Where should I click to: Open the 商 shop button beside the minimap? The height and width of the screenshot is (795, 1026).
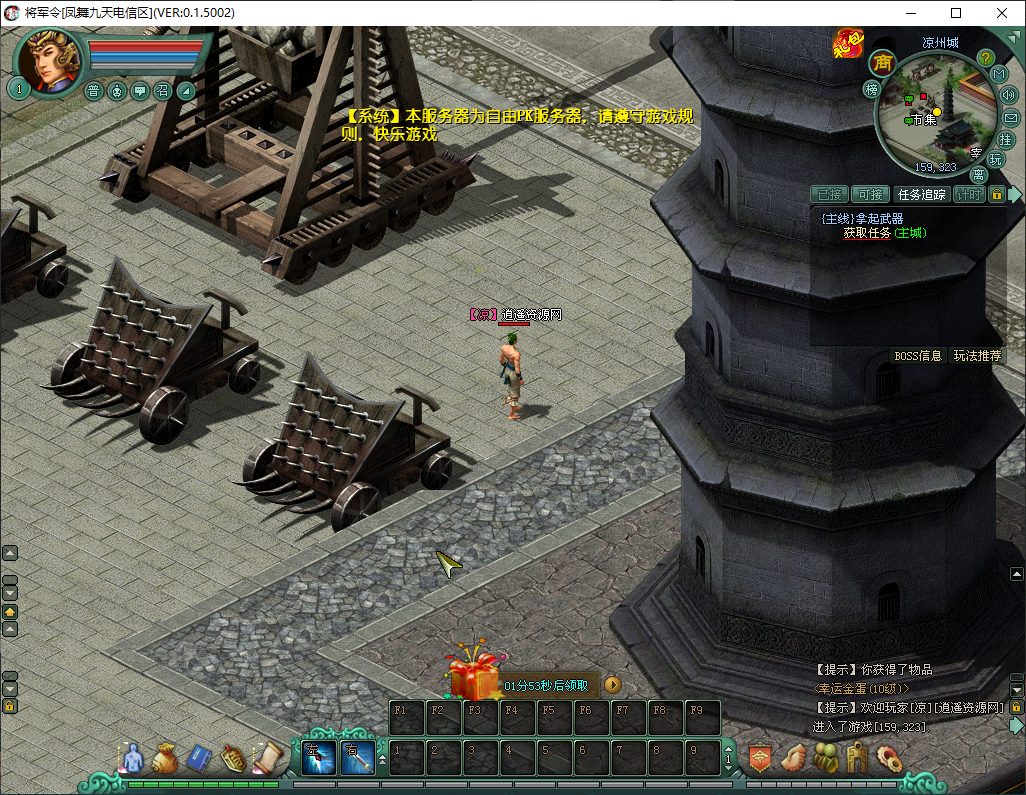click(x=882, y=62)
